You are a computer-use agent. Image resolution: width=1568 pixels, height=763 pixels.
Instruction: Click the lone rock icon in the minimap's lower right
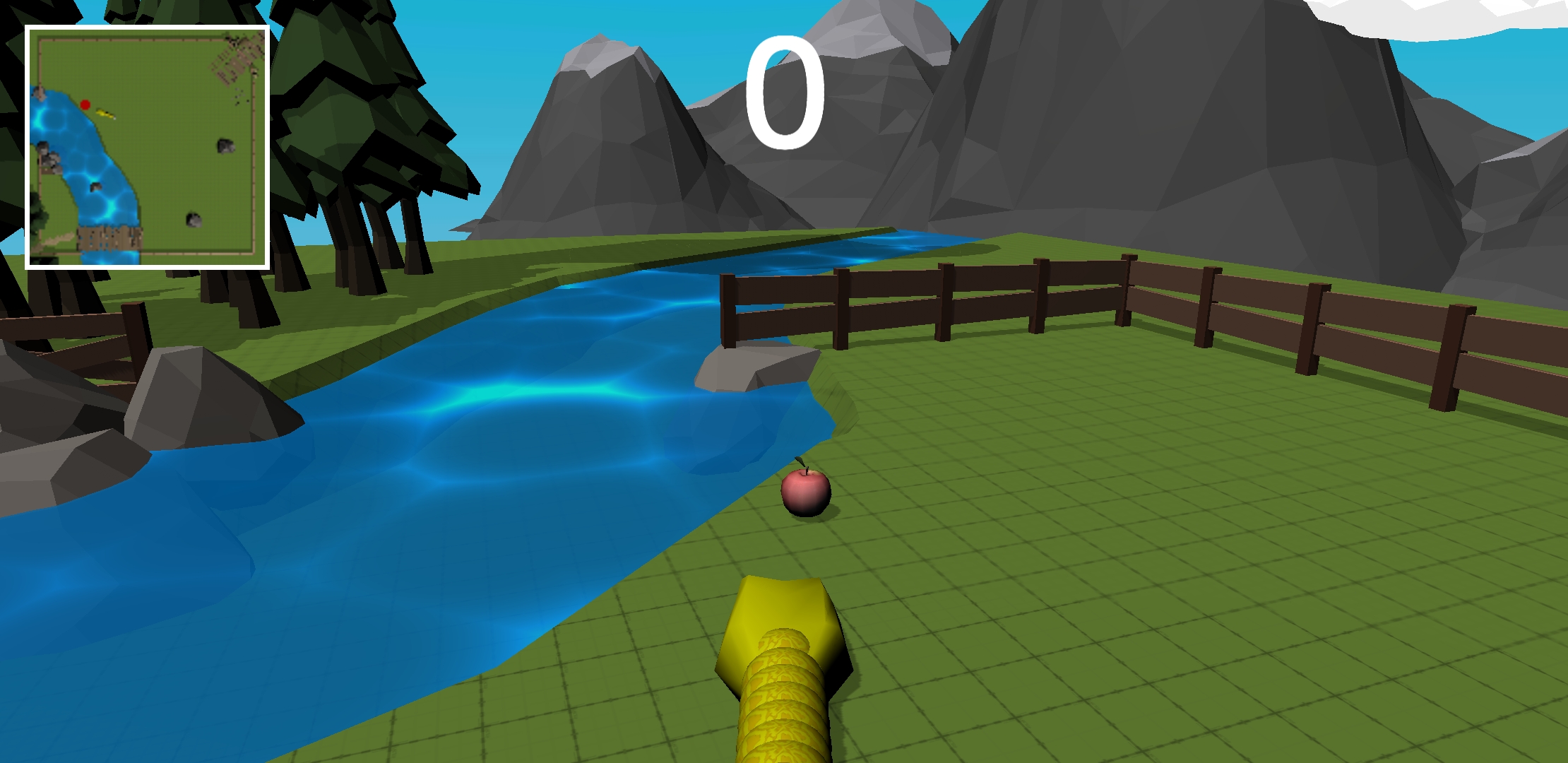pos(194,219)
